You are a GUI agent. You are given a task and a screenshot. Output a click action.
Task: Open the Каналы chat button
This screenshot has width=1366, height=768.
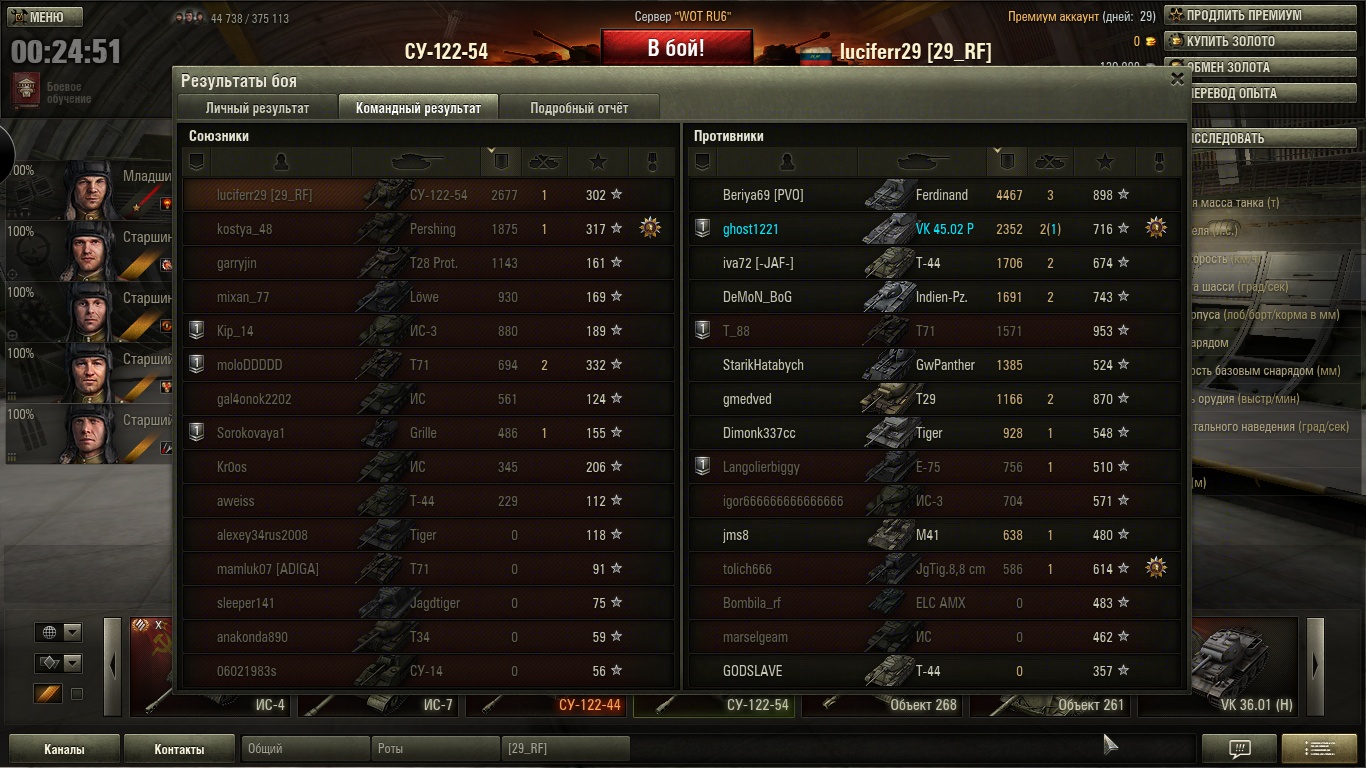pyautogui.click(x=64, y=749)
